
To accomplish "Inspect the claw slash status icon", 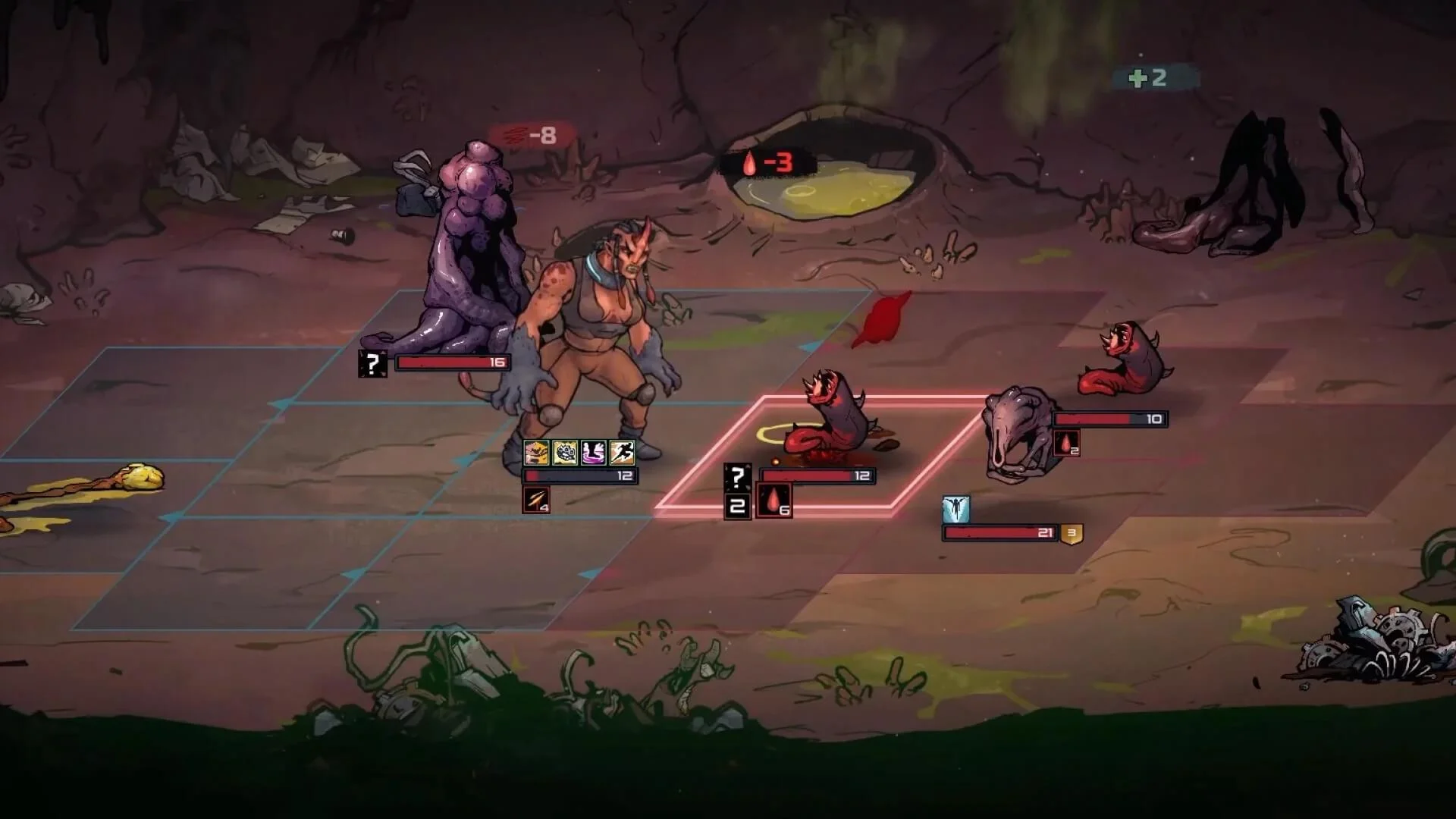I will (x=536, y=500).
